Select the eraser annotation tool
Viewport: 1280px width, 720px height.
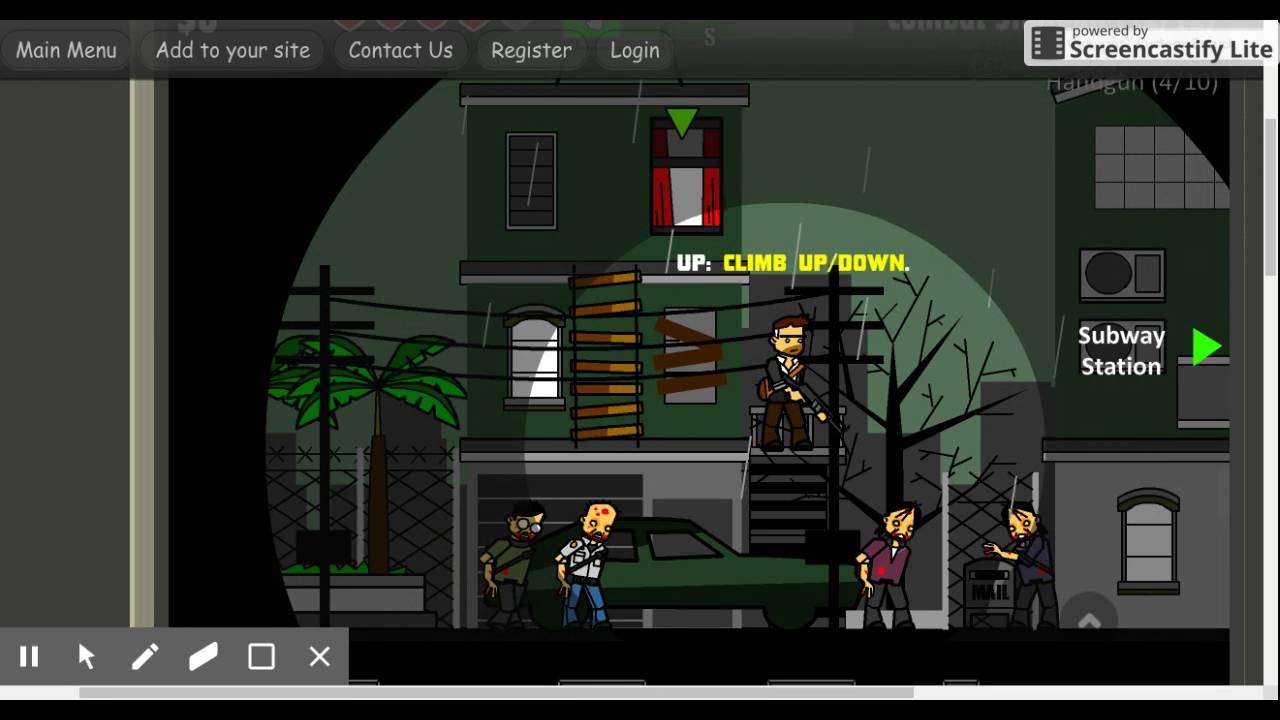click(x=203, y=656)
